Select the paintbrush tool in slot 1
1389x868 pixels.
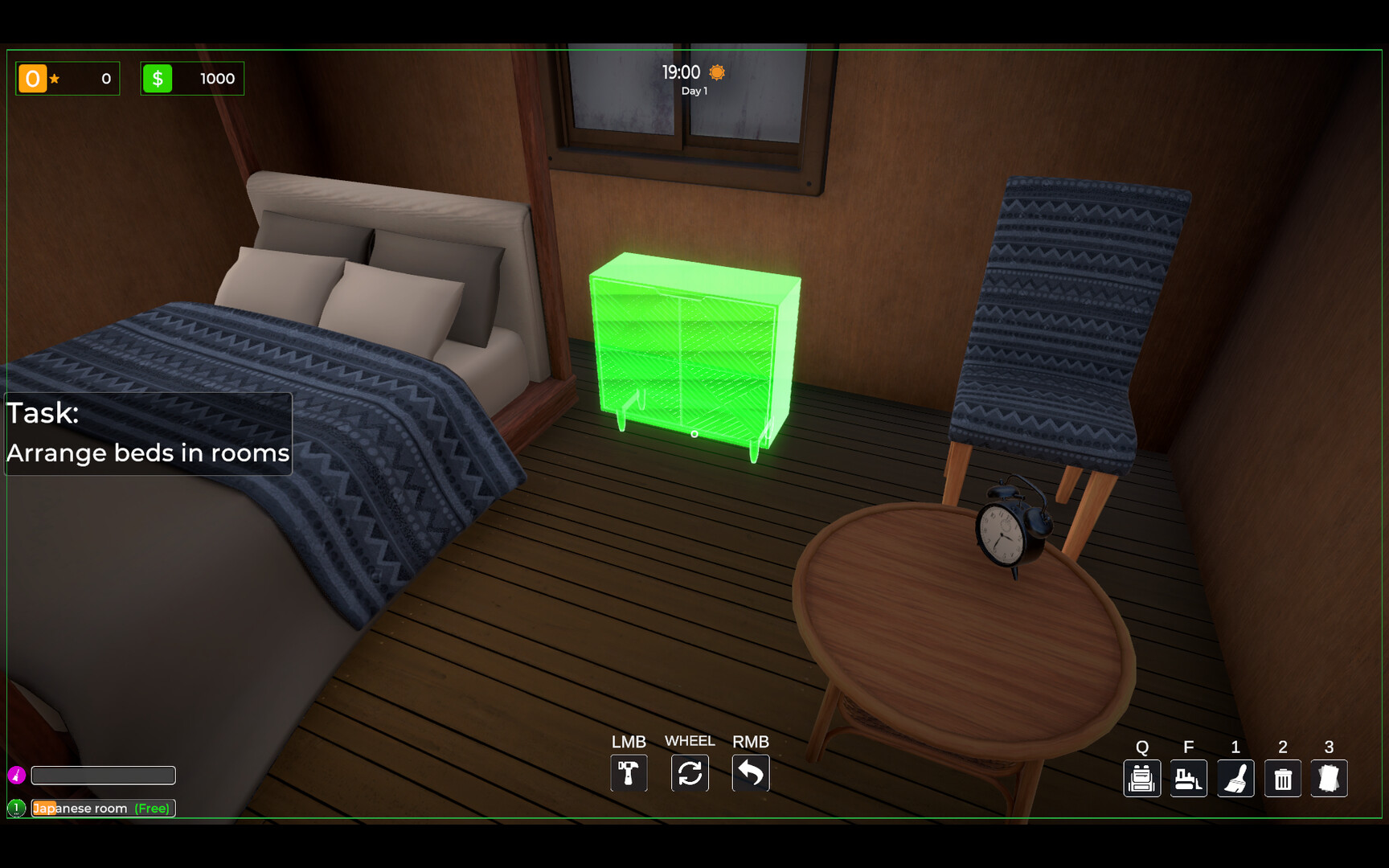click(1235, 777)
